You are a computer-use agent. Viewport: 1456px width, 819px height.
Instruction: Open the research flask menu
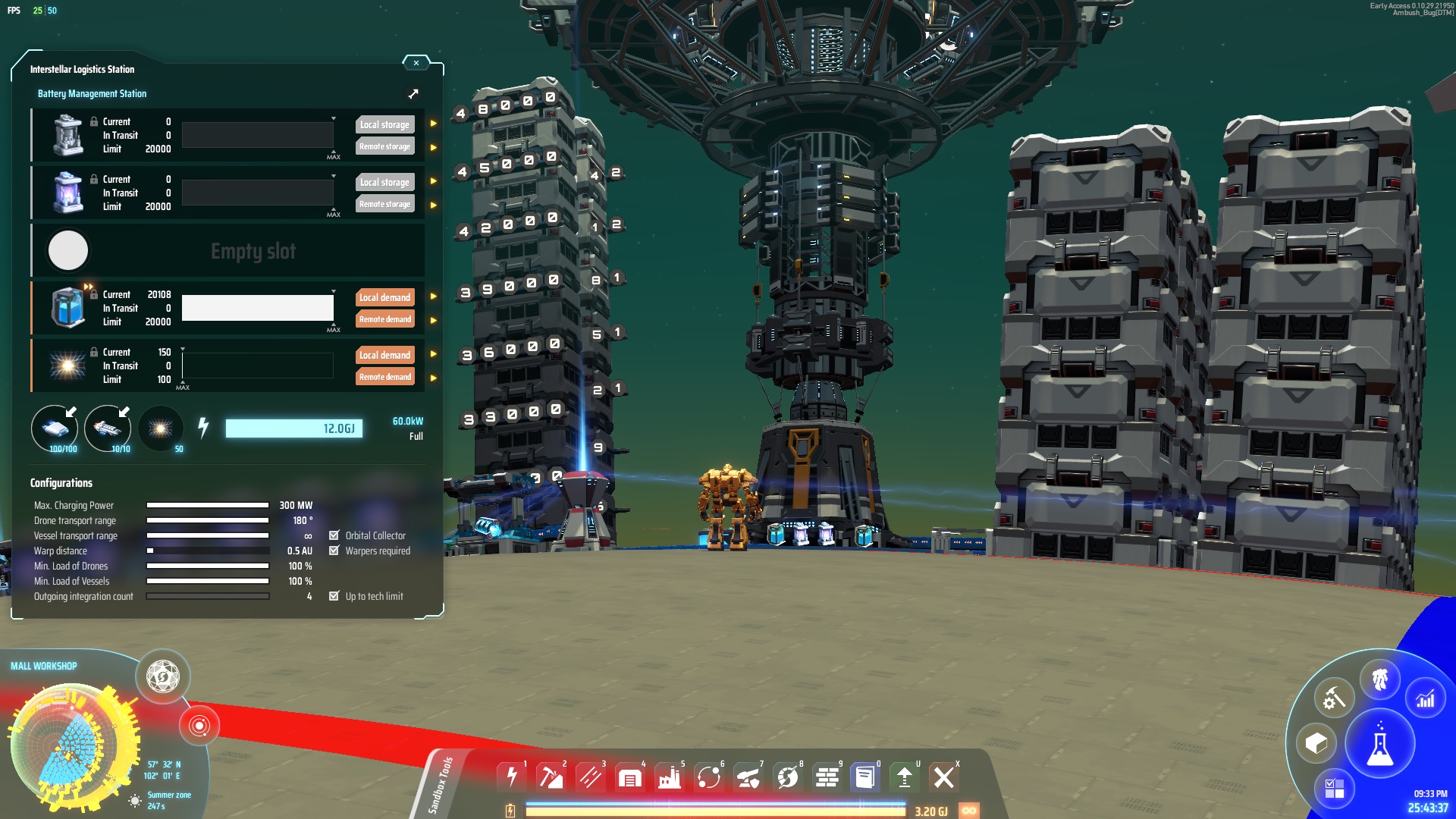(x=1379, y=745)
